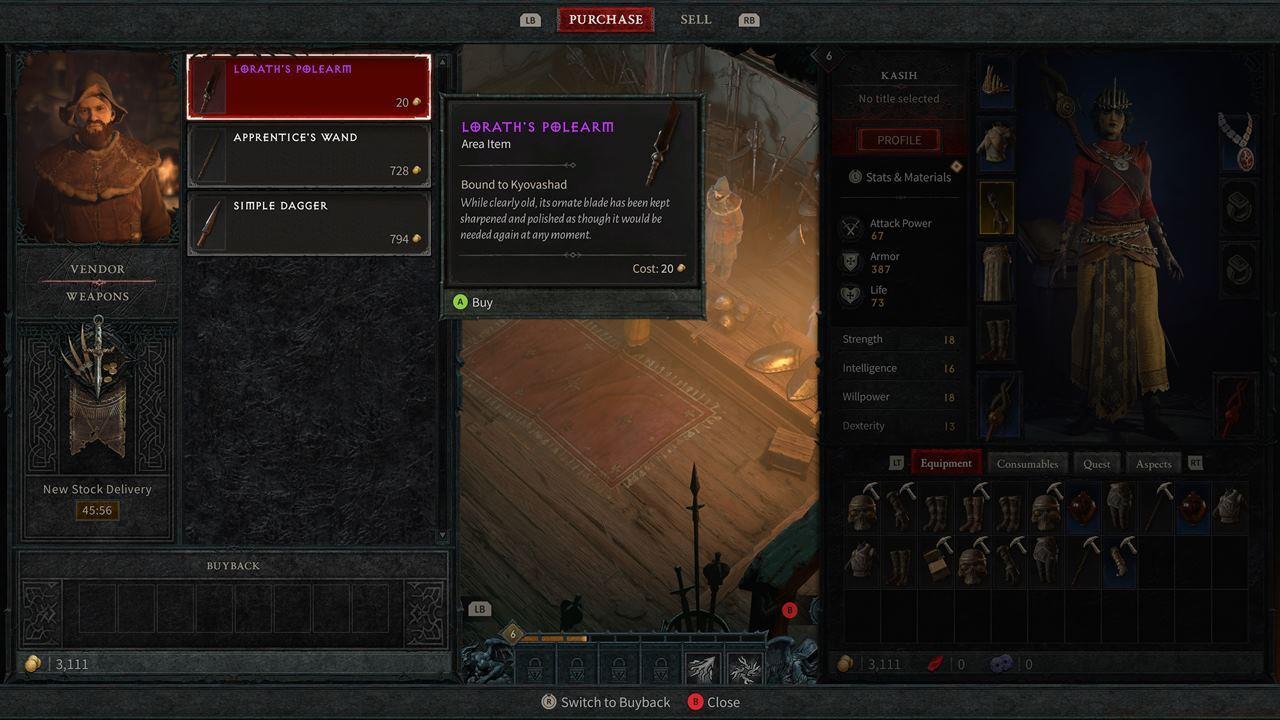This screenshot has width=1280, height=720.
Task: Select the ring slot below the amulet
Action: [1238, 204]
